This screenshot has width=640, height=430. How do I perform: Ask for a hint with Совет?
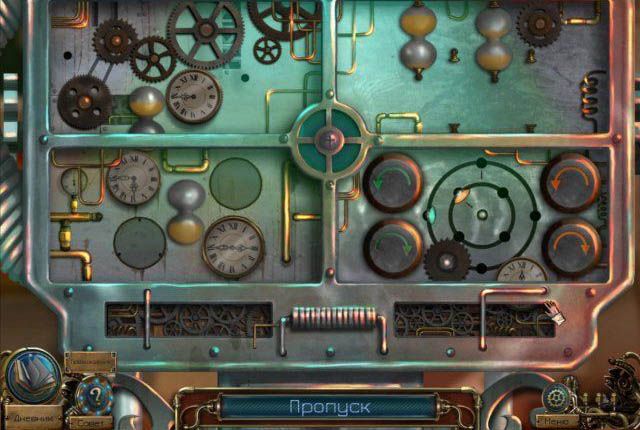coord(95,396)
